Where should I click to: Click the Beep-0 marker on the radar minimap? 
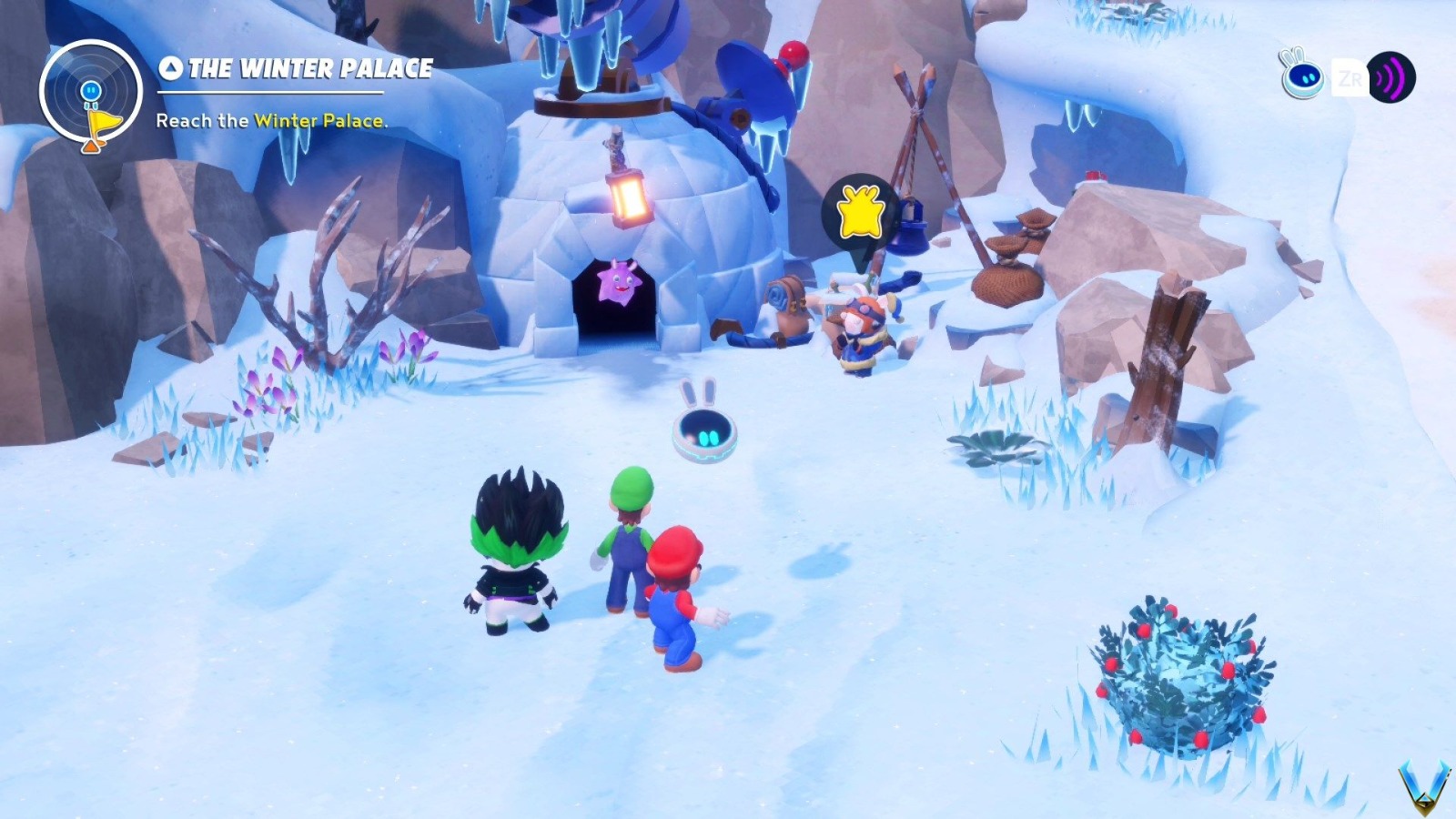click(x=89, y=89)
